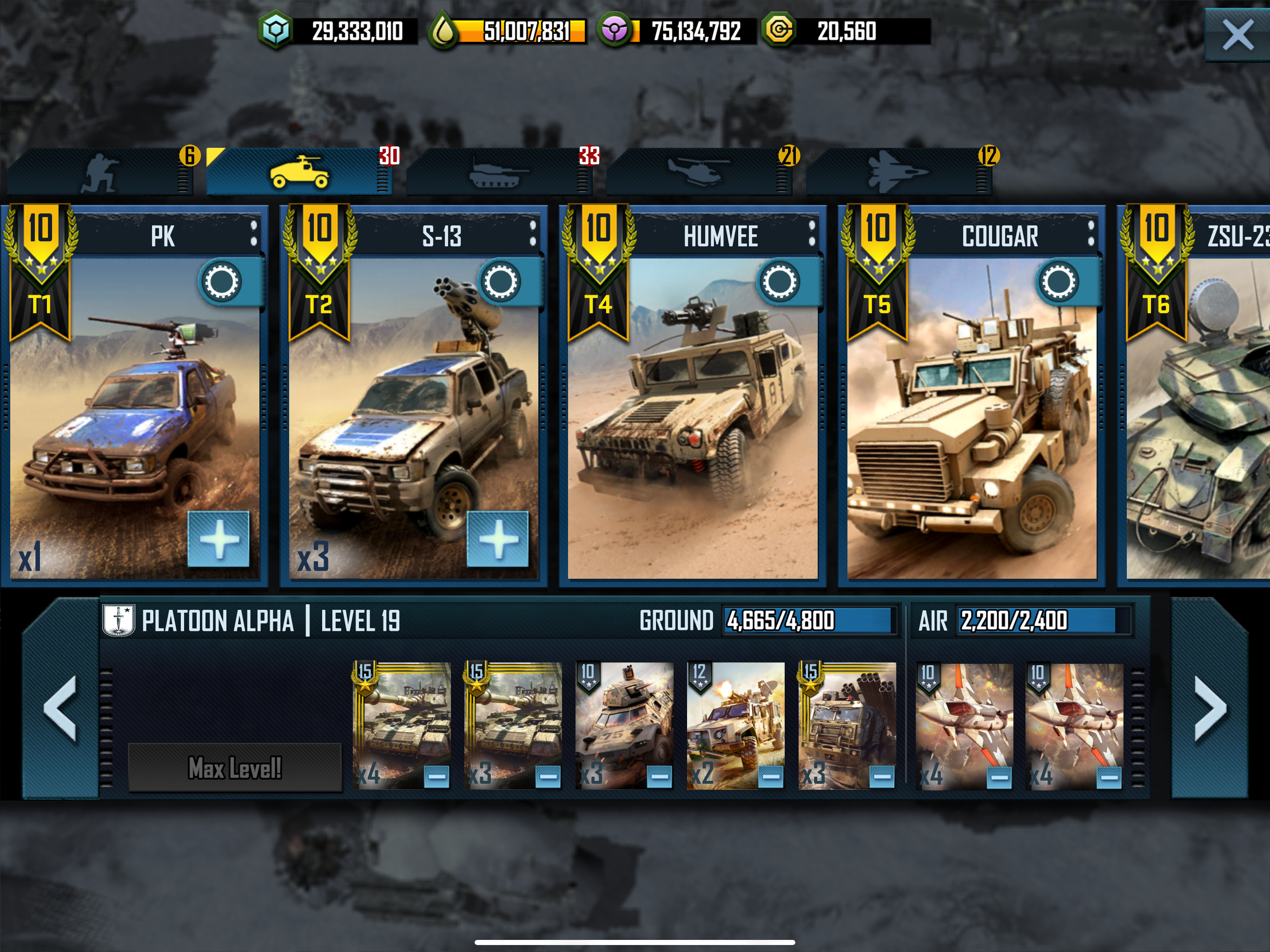Click the gear icon on Humvee card
This screenshot has width=1270, height=952.
780,282
